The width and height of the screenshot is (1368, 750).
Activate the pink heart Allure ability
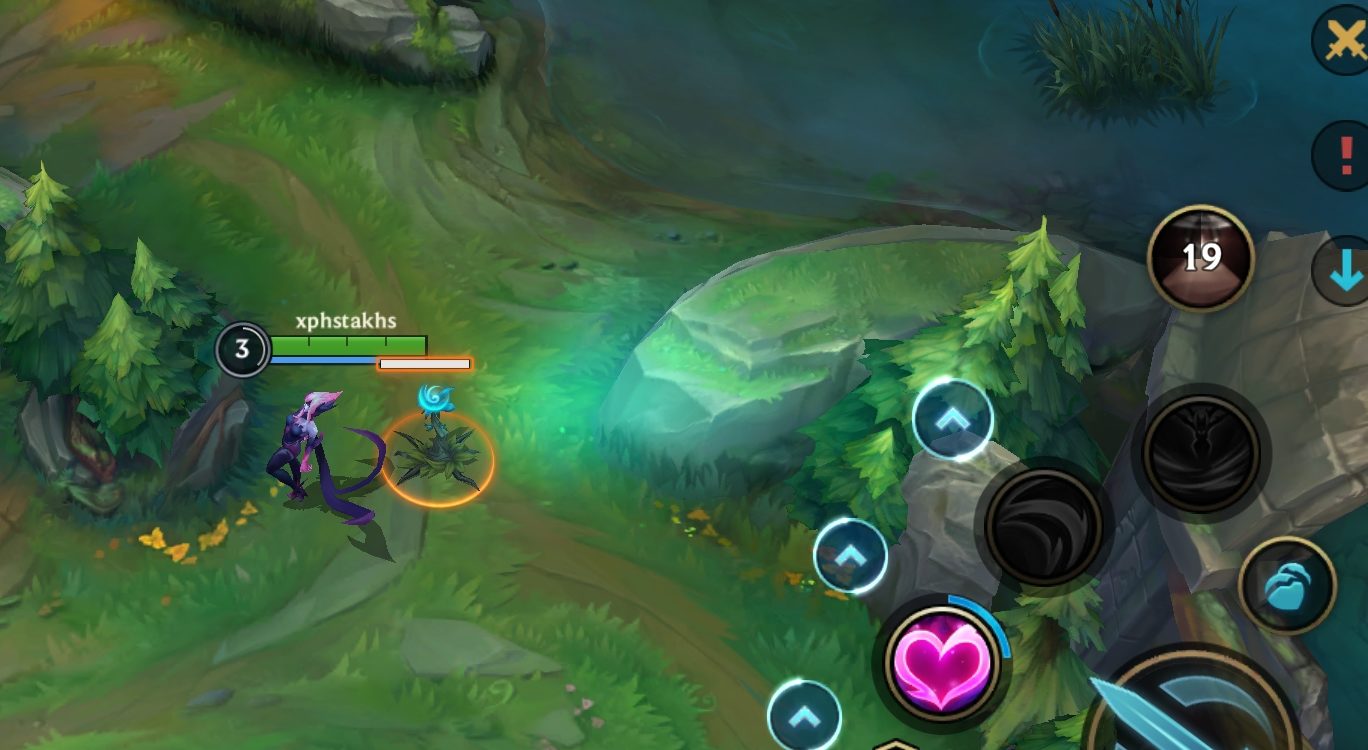(940, 661)
